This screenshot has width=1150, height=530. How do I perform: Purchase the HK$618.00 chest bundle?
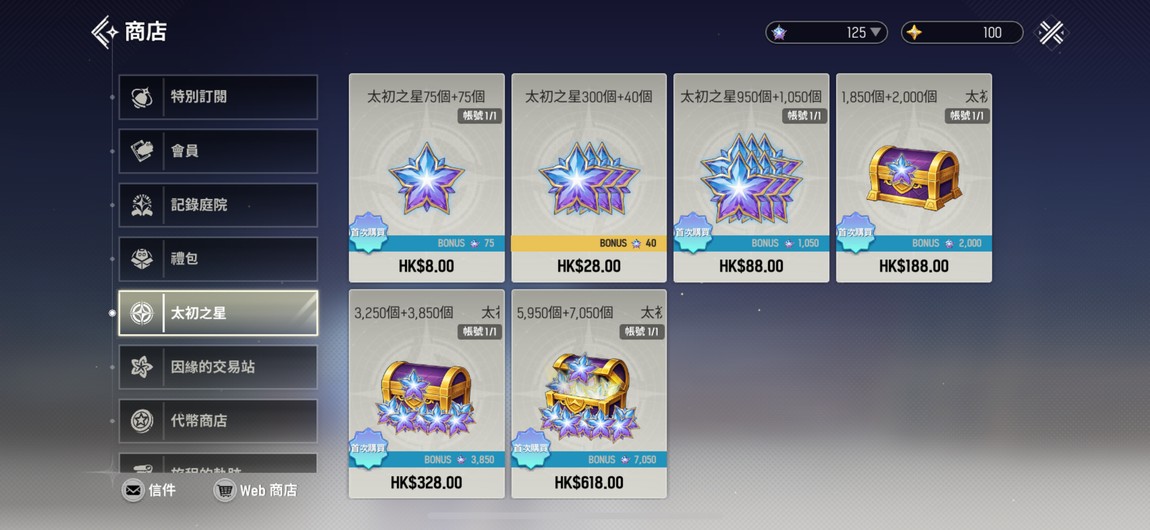click(x=589, y=394)
